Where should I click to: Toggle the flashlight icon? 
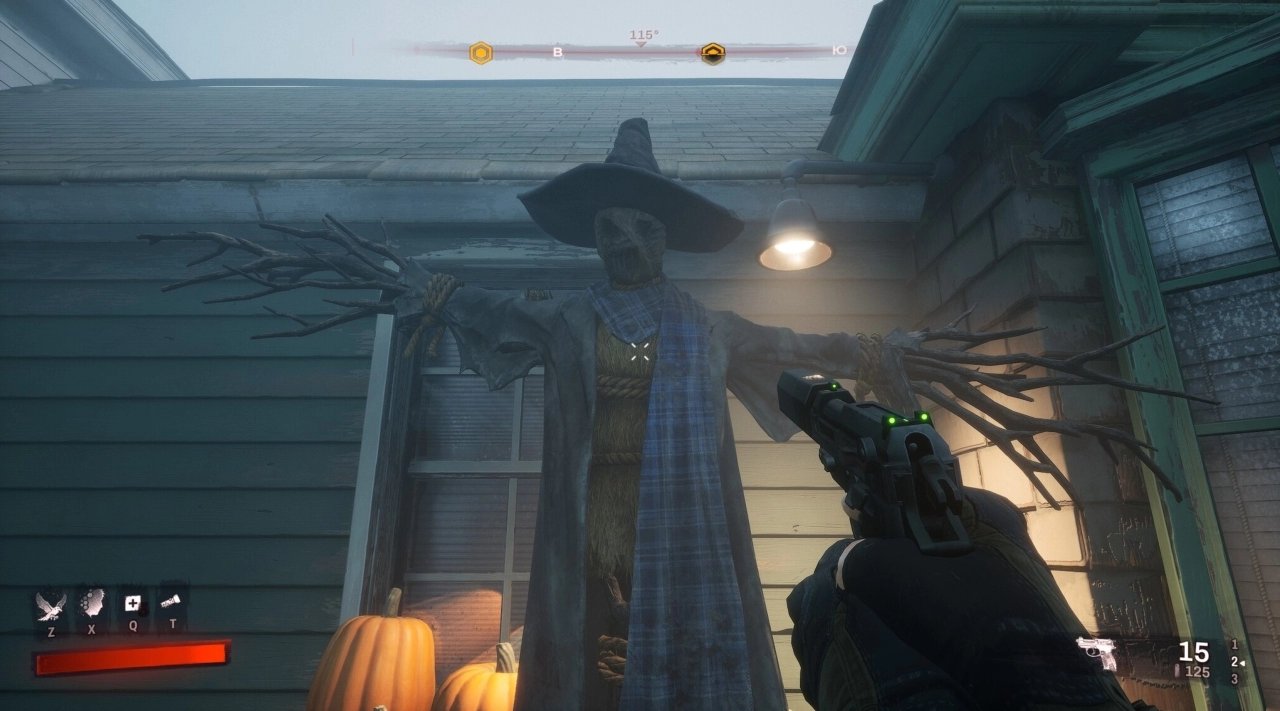tap(172, 602)
